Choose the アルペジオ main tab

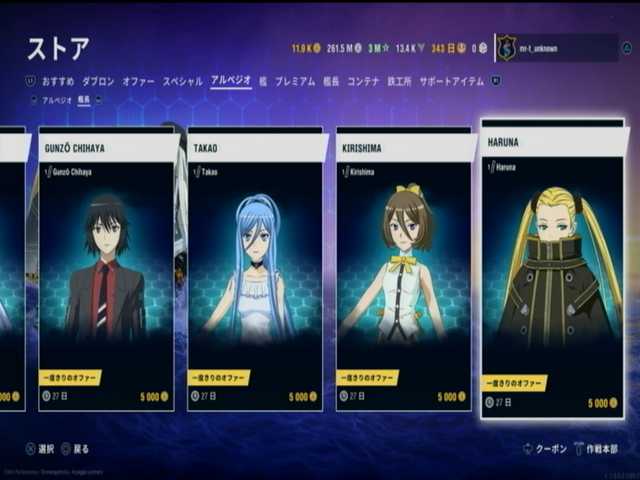point(230,81)
